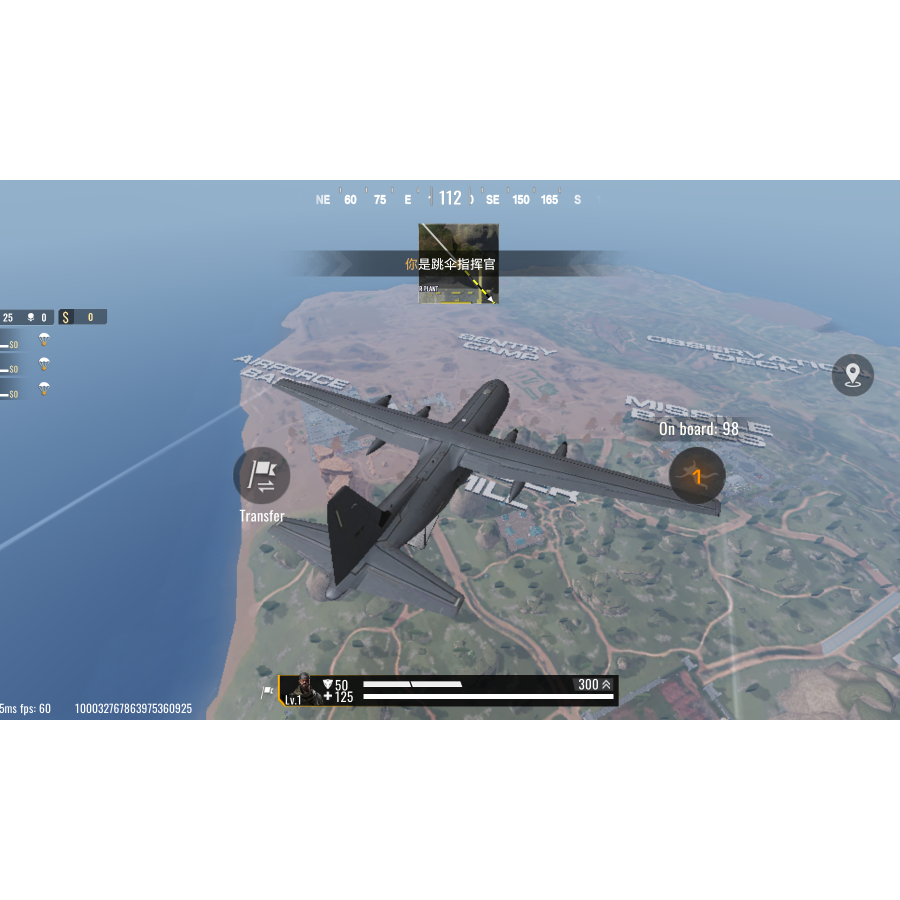Tap the Transfer flag button
Viewport: 900px width, 900px height.
[x=262, y=476]
